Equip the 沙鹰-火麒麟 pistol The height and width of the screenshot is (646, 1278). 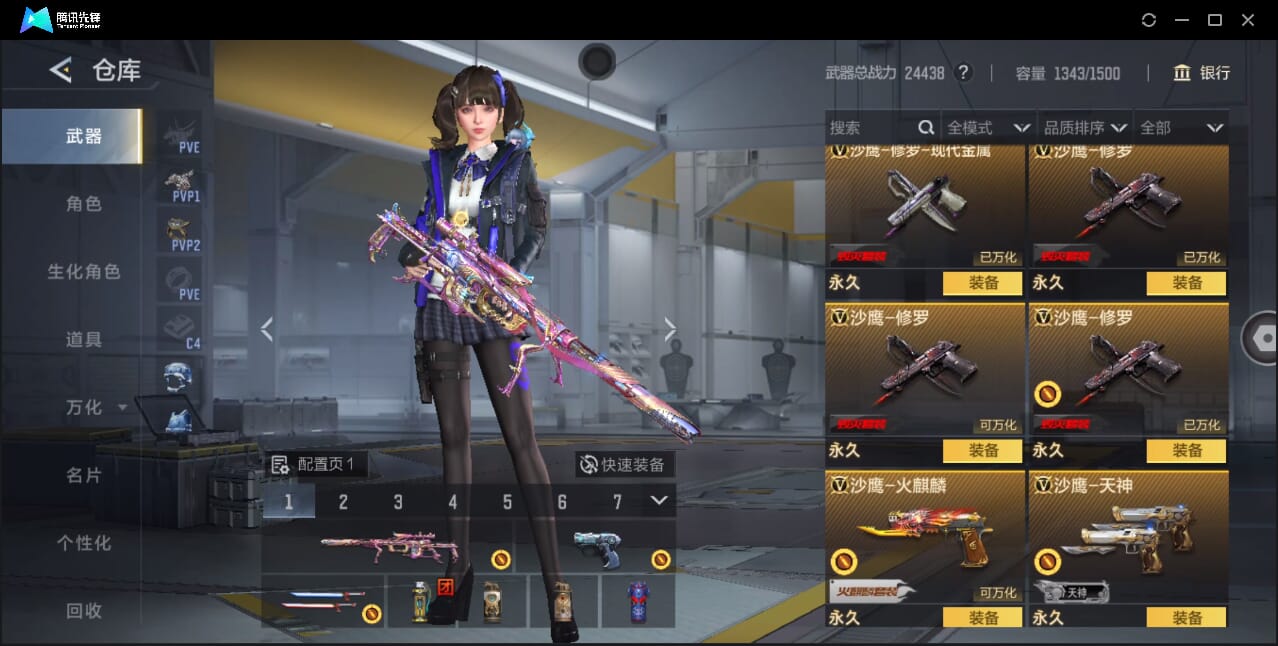pyautogui.click(x=983, y=618)
